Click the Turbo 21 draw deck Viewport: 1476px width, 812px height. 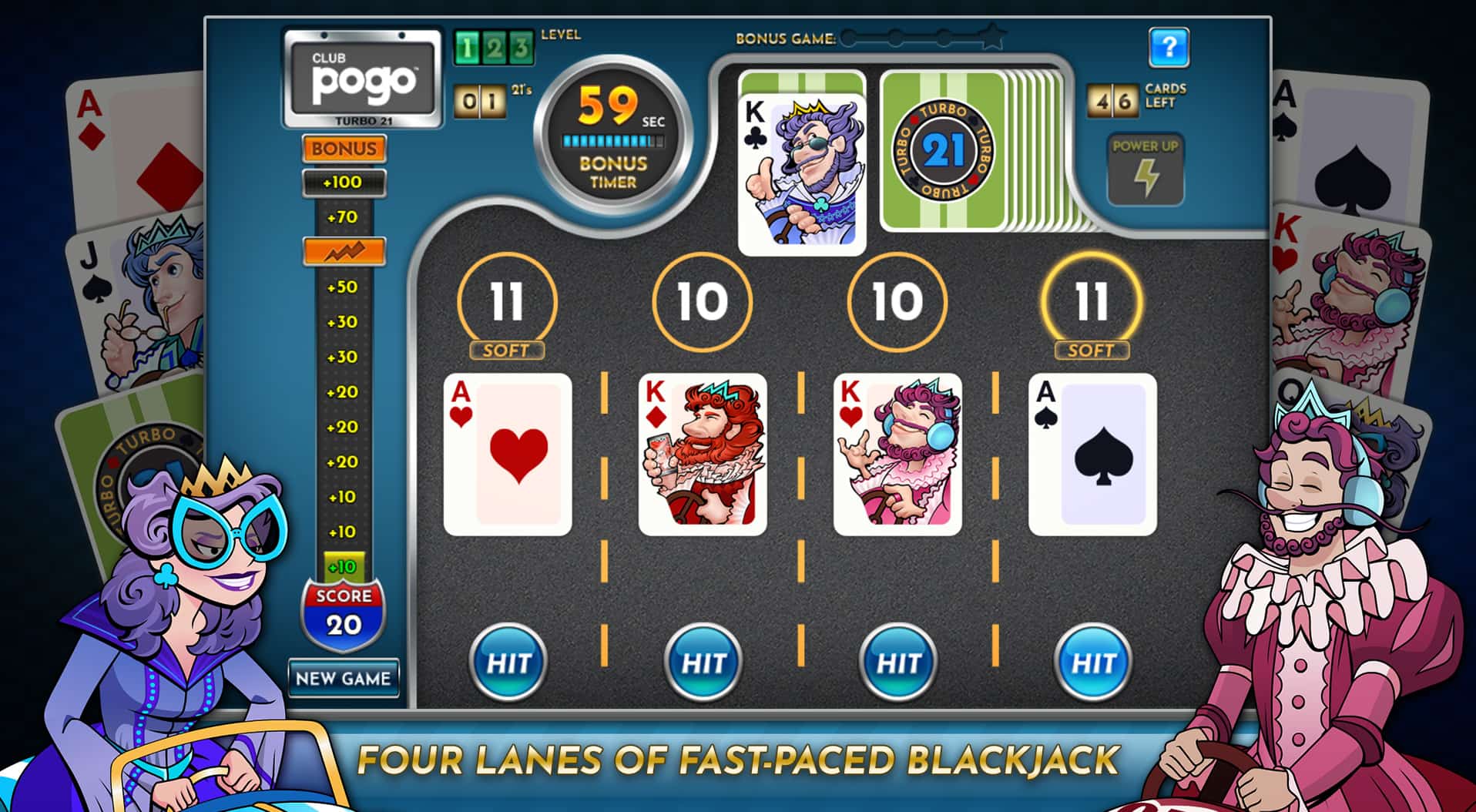coord(944,151)
